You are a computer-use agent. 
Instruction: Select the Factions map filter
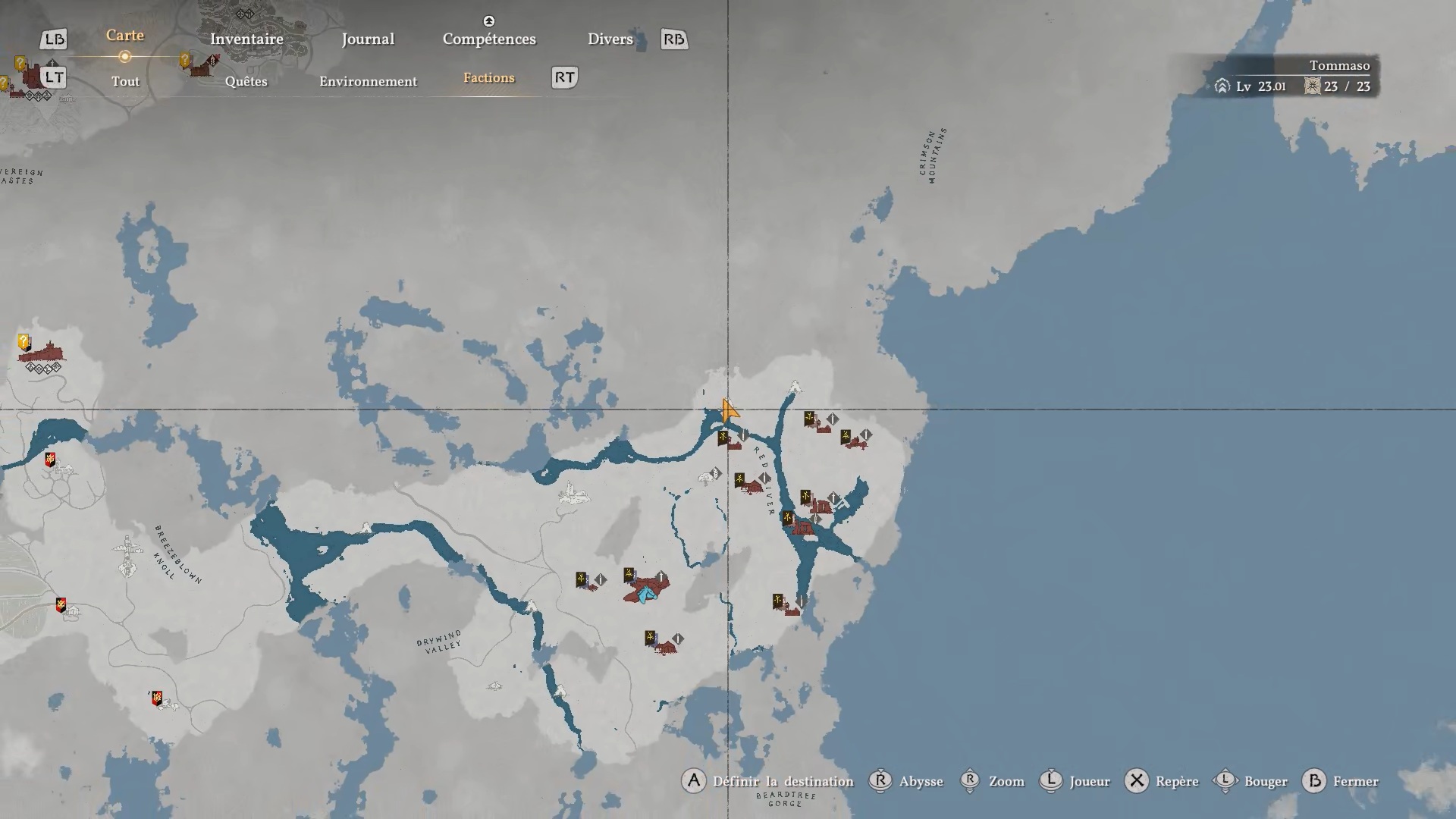coord(489,78)
